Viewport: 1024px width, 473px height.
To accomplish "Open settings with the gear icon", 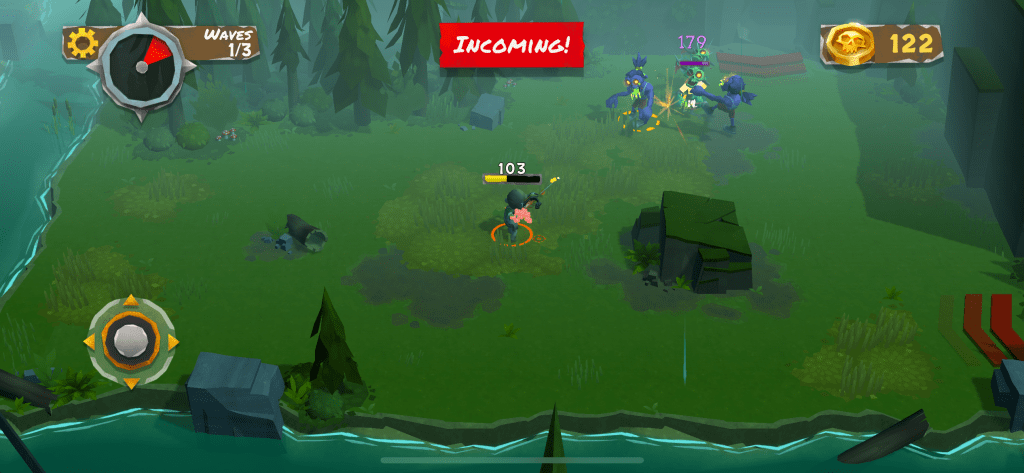I will pos(81,42).
